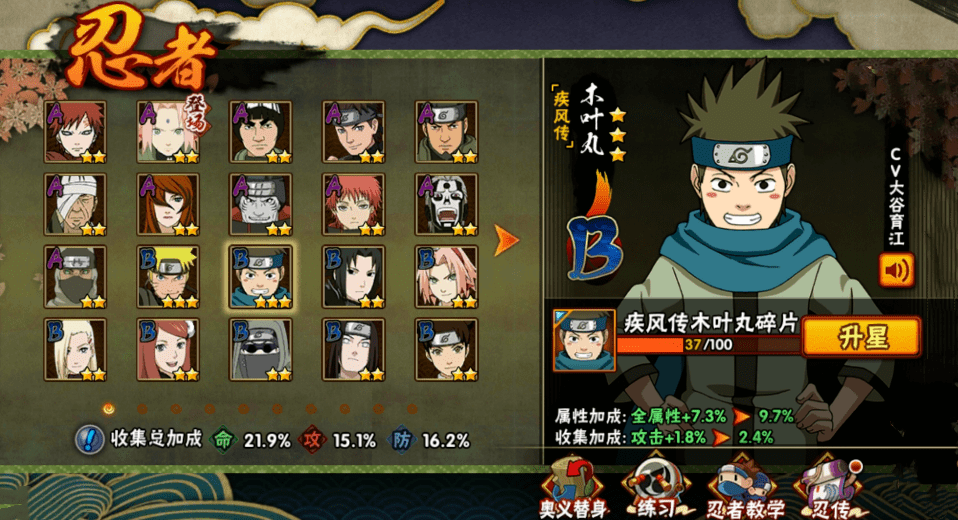The width and height of the screenshot is (958, 520).
Task: Select the Gaara portrait with the forehead tattoo
Action: (75, 131)
